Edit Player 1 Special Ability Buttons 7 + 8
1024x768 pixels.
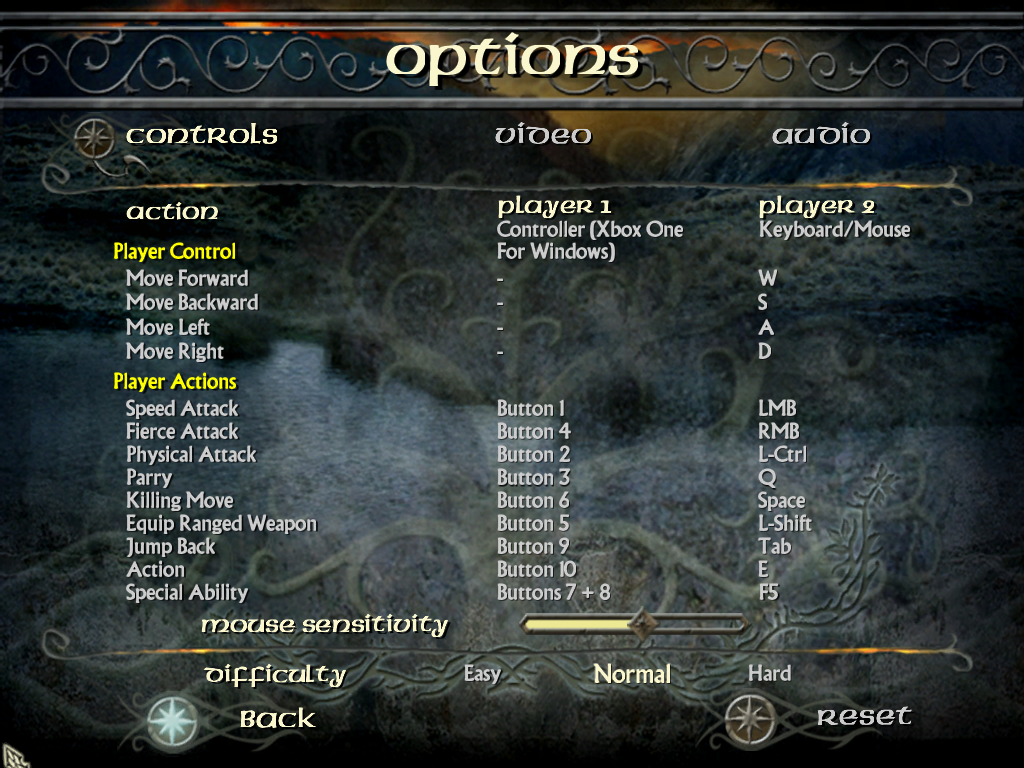pyautogui.click(x=553, y=593)
